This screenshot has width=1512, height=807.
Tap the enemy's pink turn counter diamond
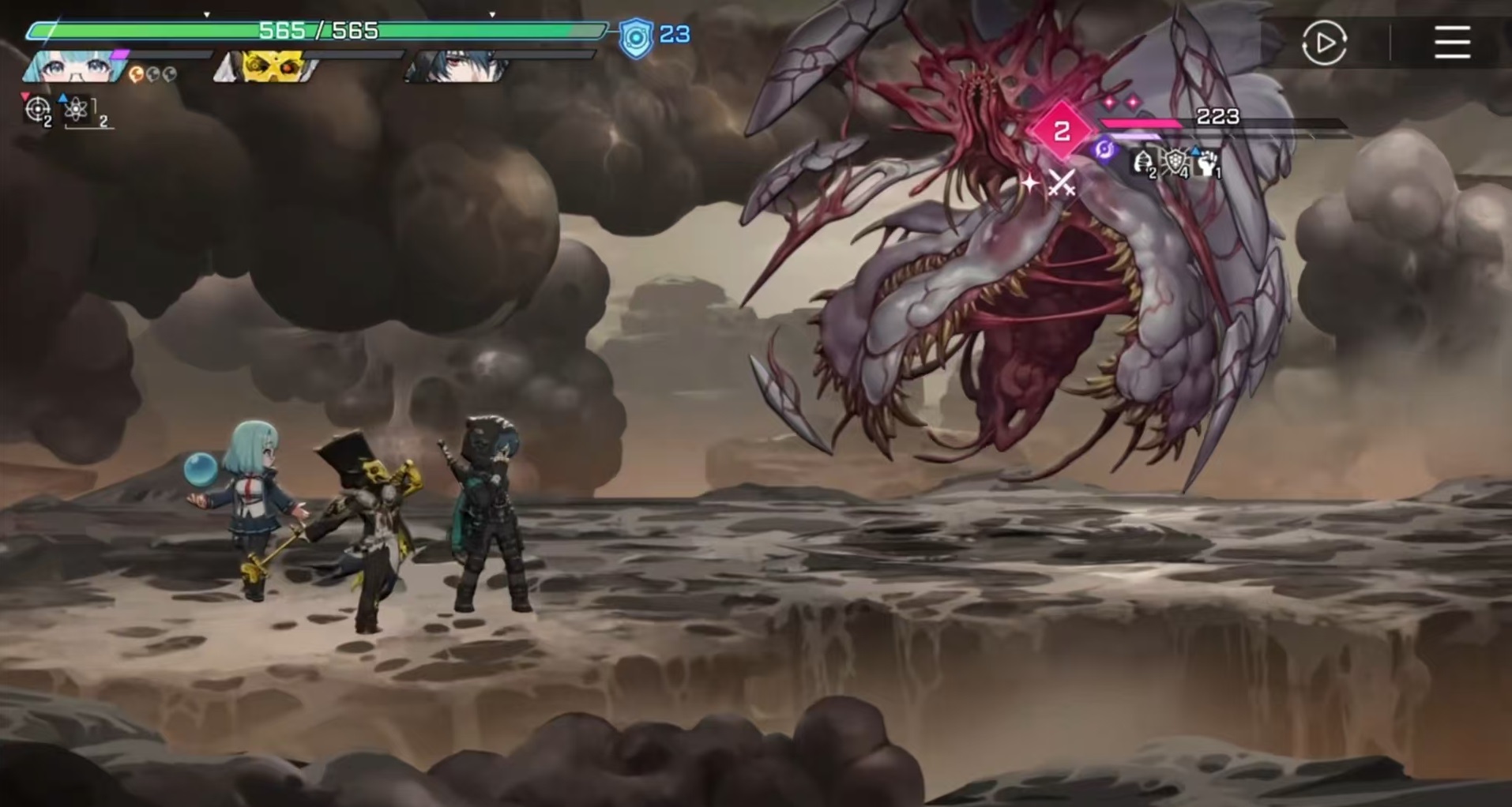click(x=1062, y=131)
